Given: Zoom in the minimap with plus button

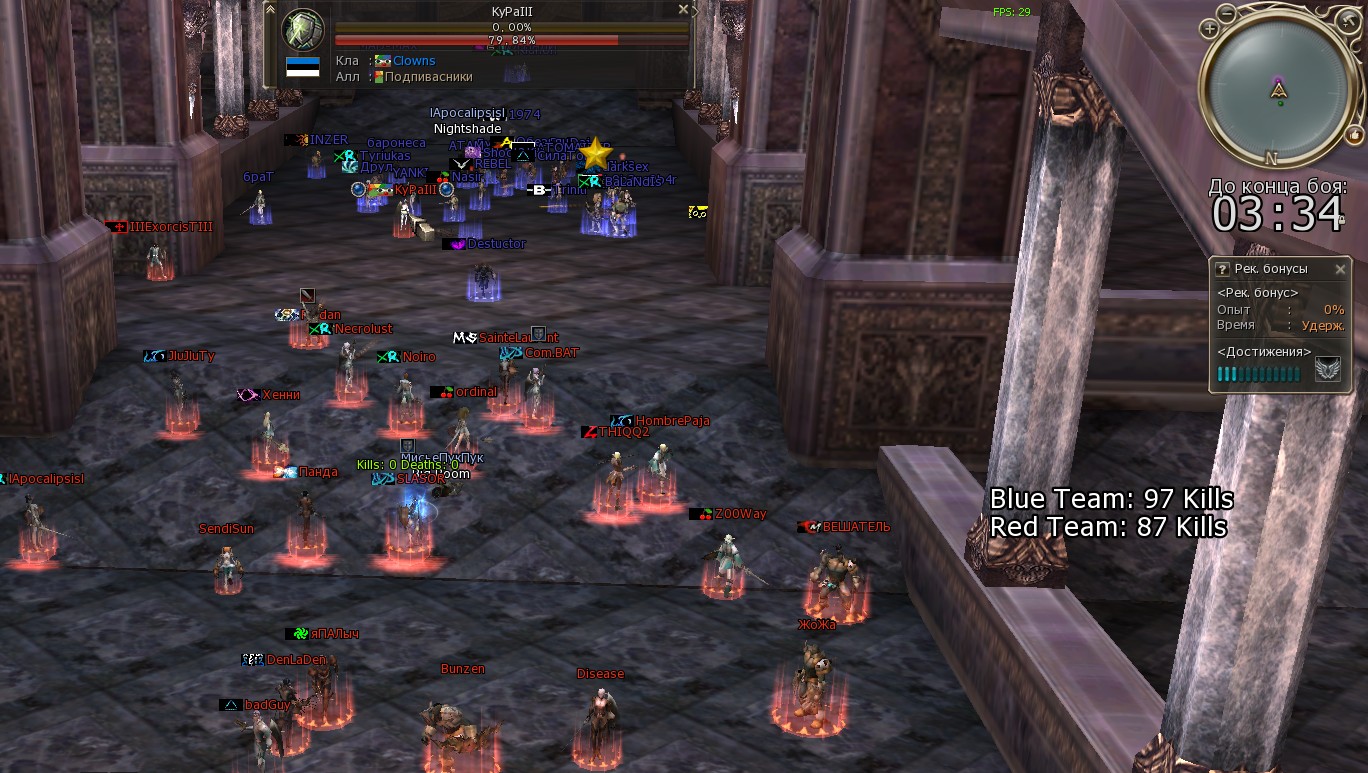Looking at the screenshot, I should (1210, 30).
